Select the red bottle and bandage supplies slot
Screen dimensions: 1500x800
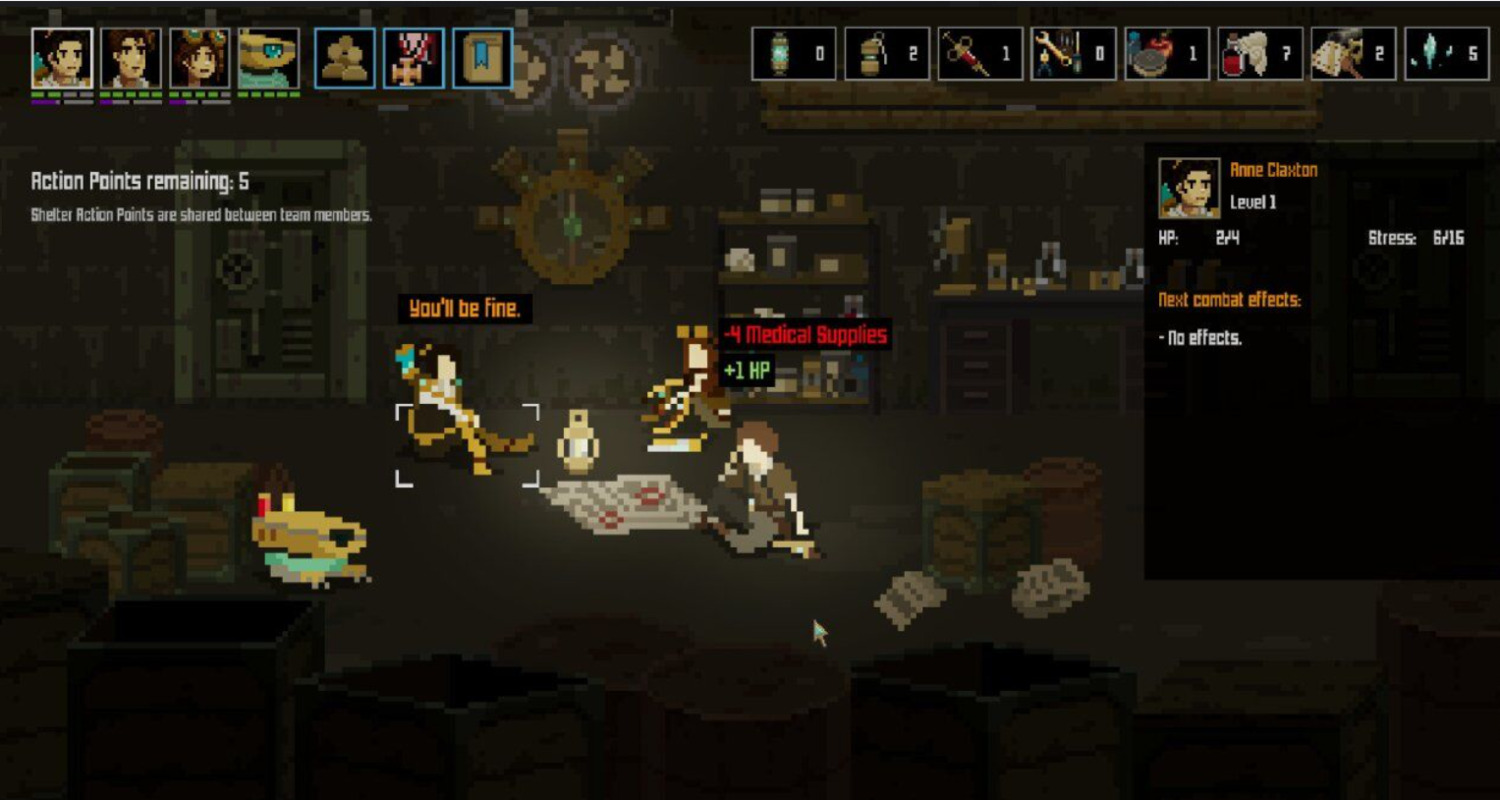tap(1260, 54)
